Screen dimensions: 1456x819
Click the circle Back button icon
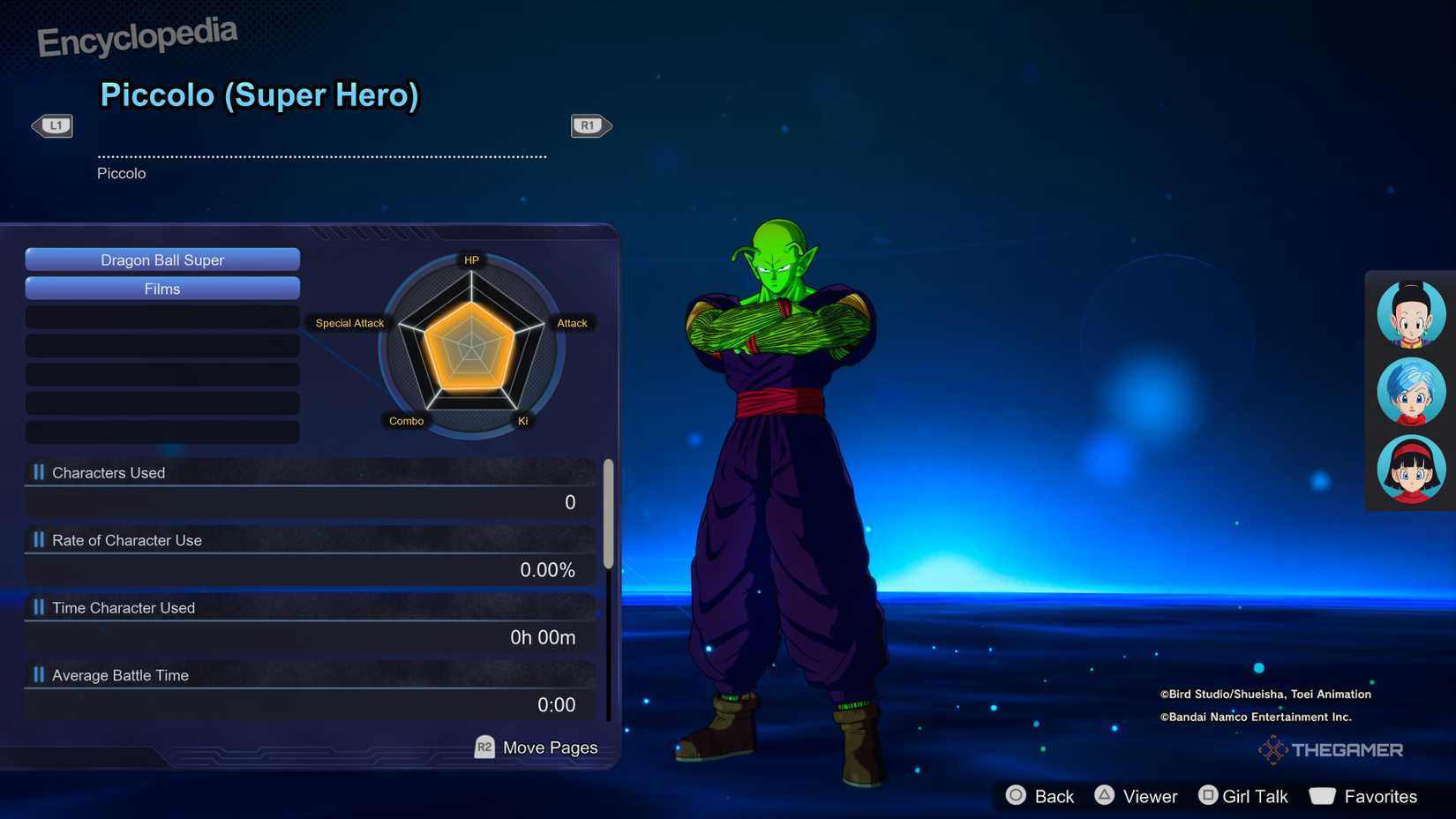click(x=1016, y=795)
